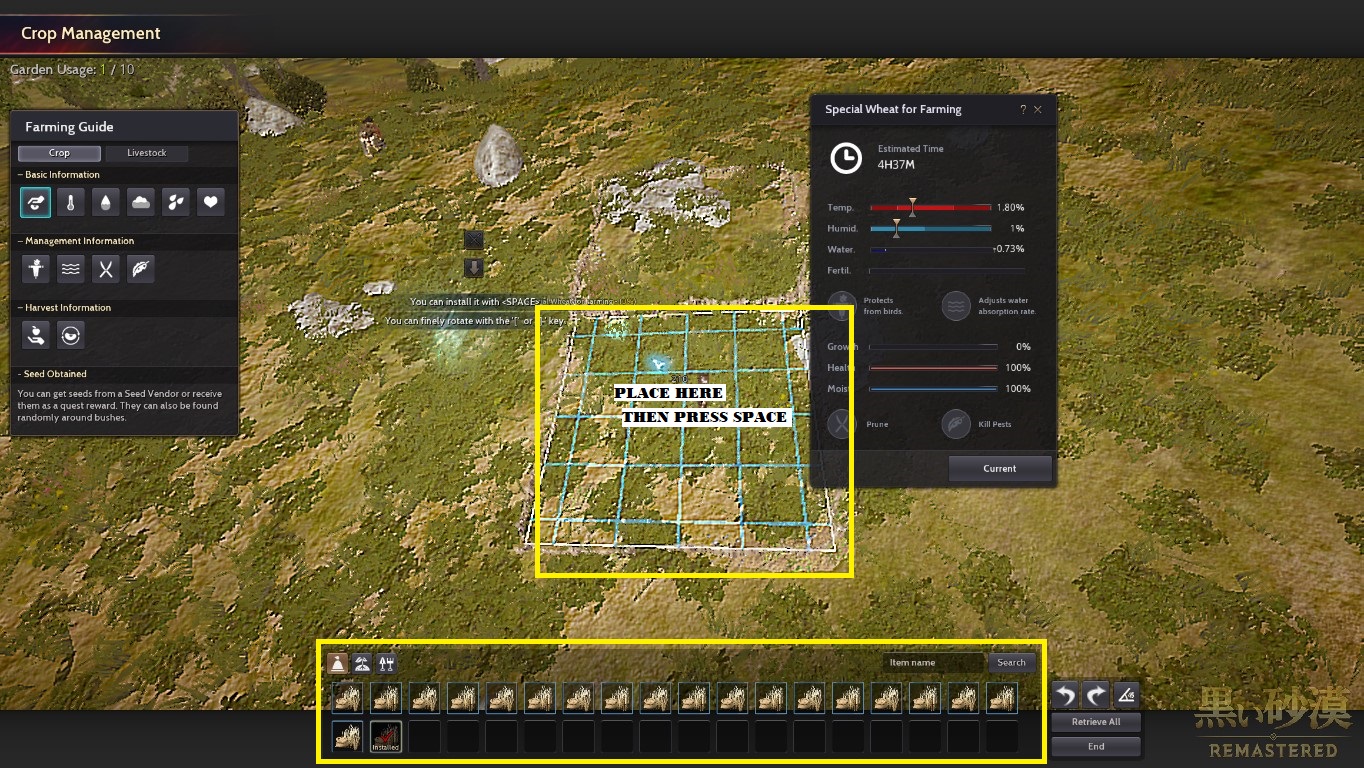The height and width of the screenshot is (768, 1364).
Task: Click the waterway icon in Management Information
Action: point(70,269)
